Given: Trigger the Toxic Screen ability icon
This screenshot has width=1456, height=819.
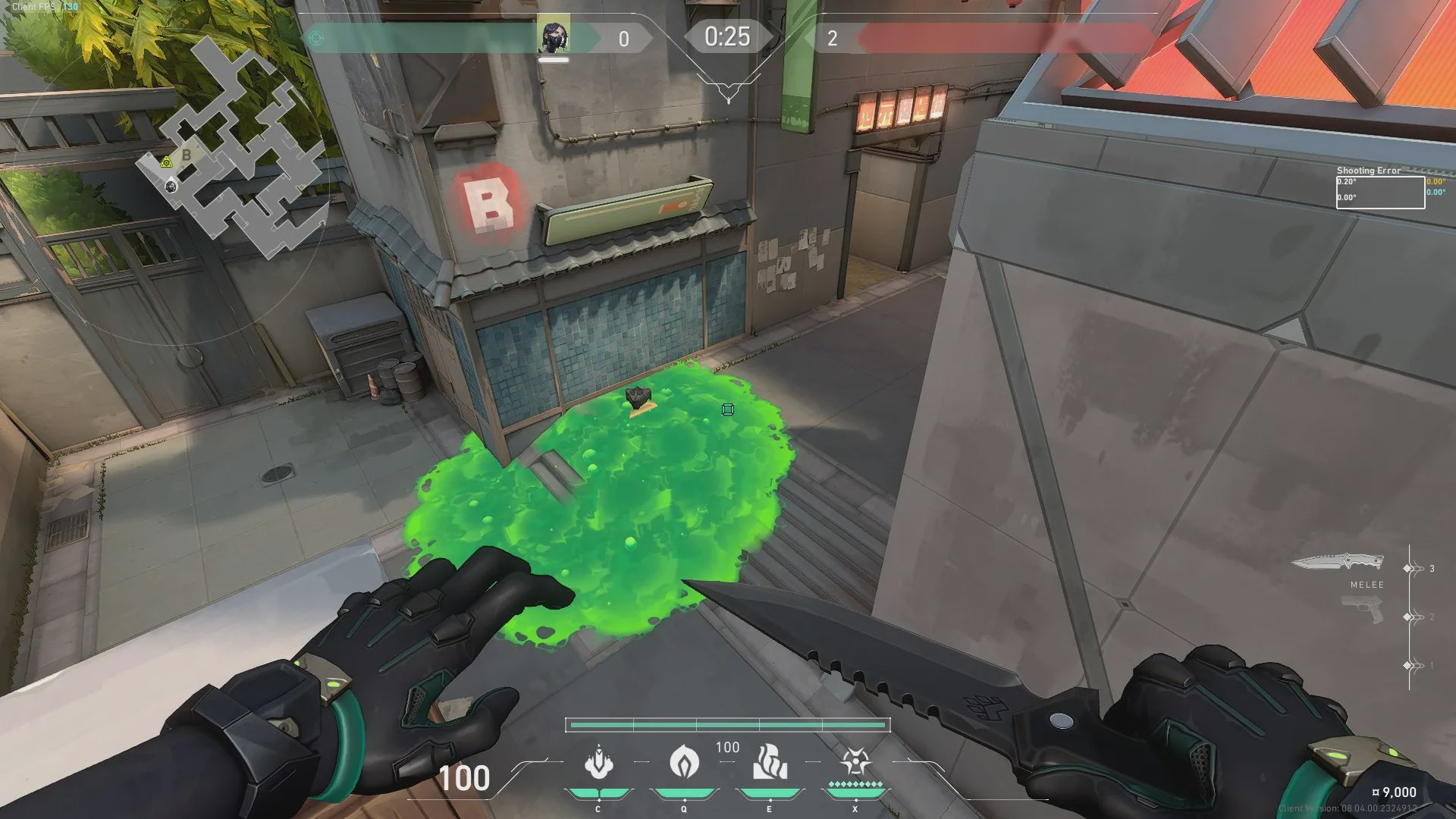Looking at the screenshot, I should click(x=769, y=762).
